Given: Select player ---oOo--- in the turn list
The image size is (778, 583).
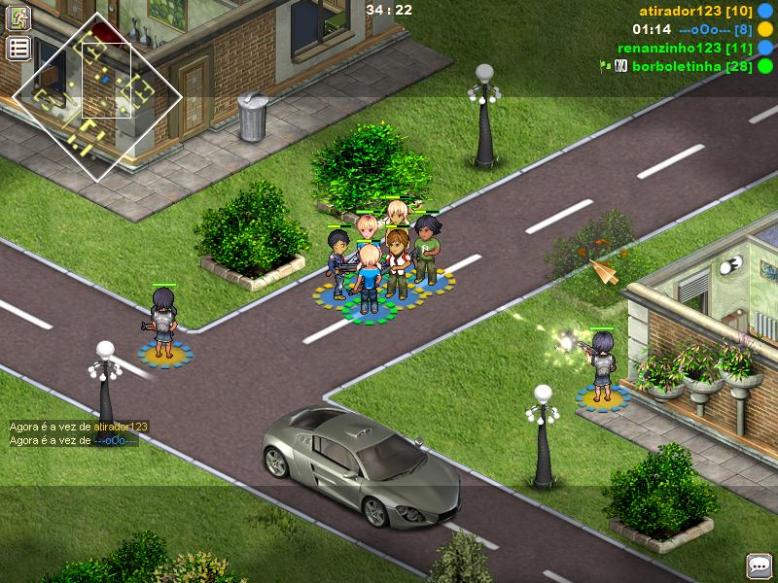Looking at the screenshot, I should point(714,29).
